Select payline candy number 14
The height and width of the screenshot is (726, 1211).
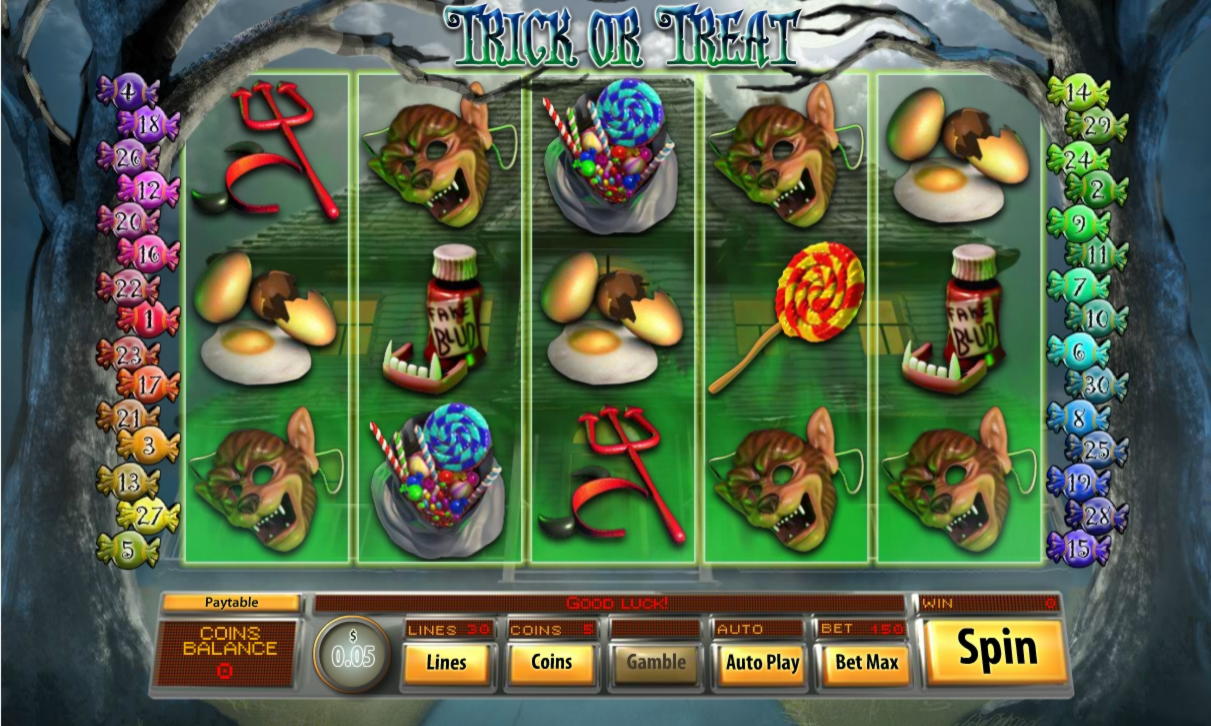point(1077,93)
